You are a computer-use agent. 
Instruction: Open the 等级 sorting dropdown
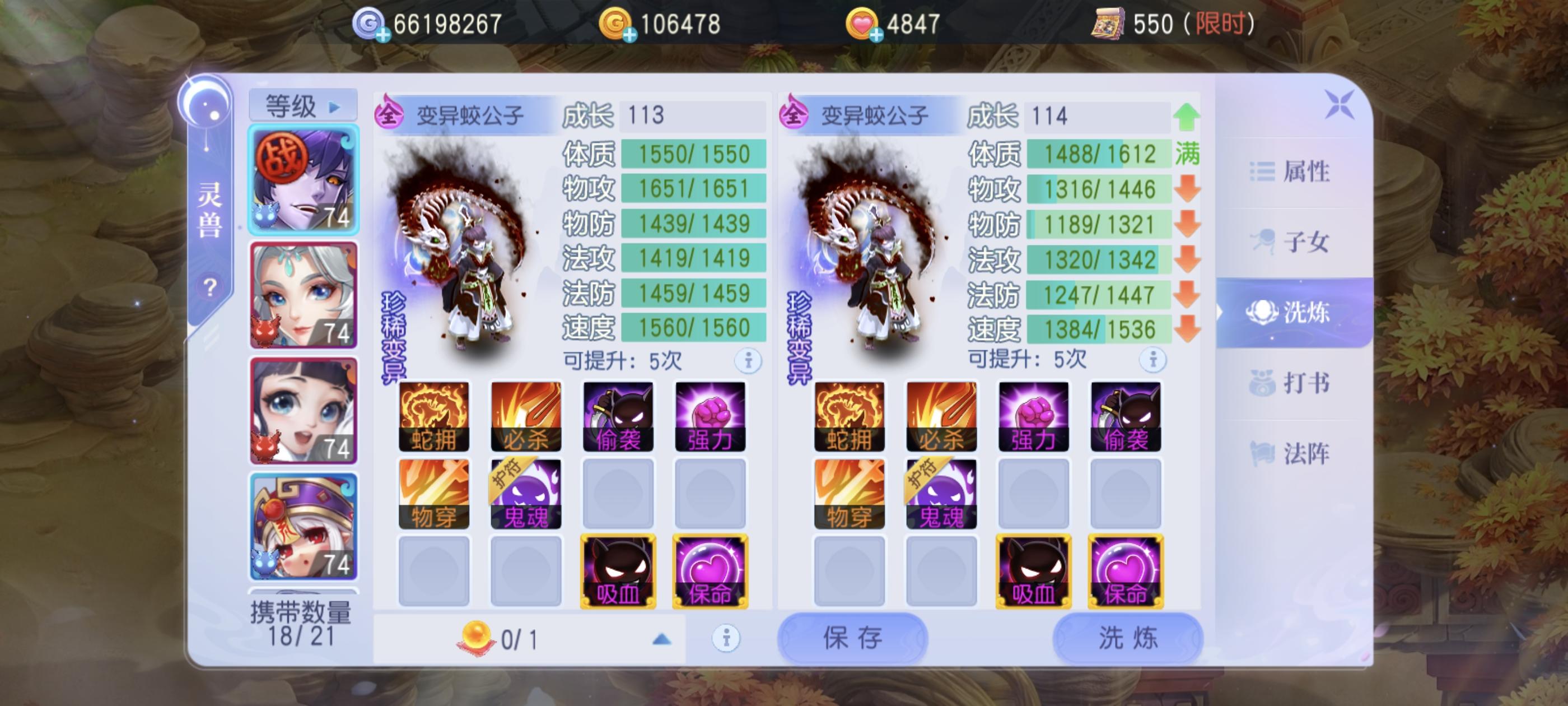(x=302, y=104)
